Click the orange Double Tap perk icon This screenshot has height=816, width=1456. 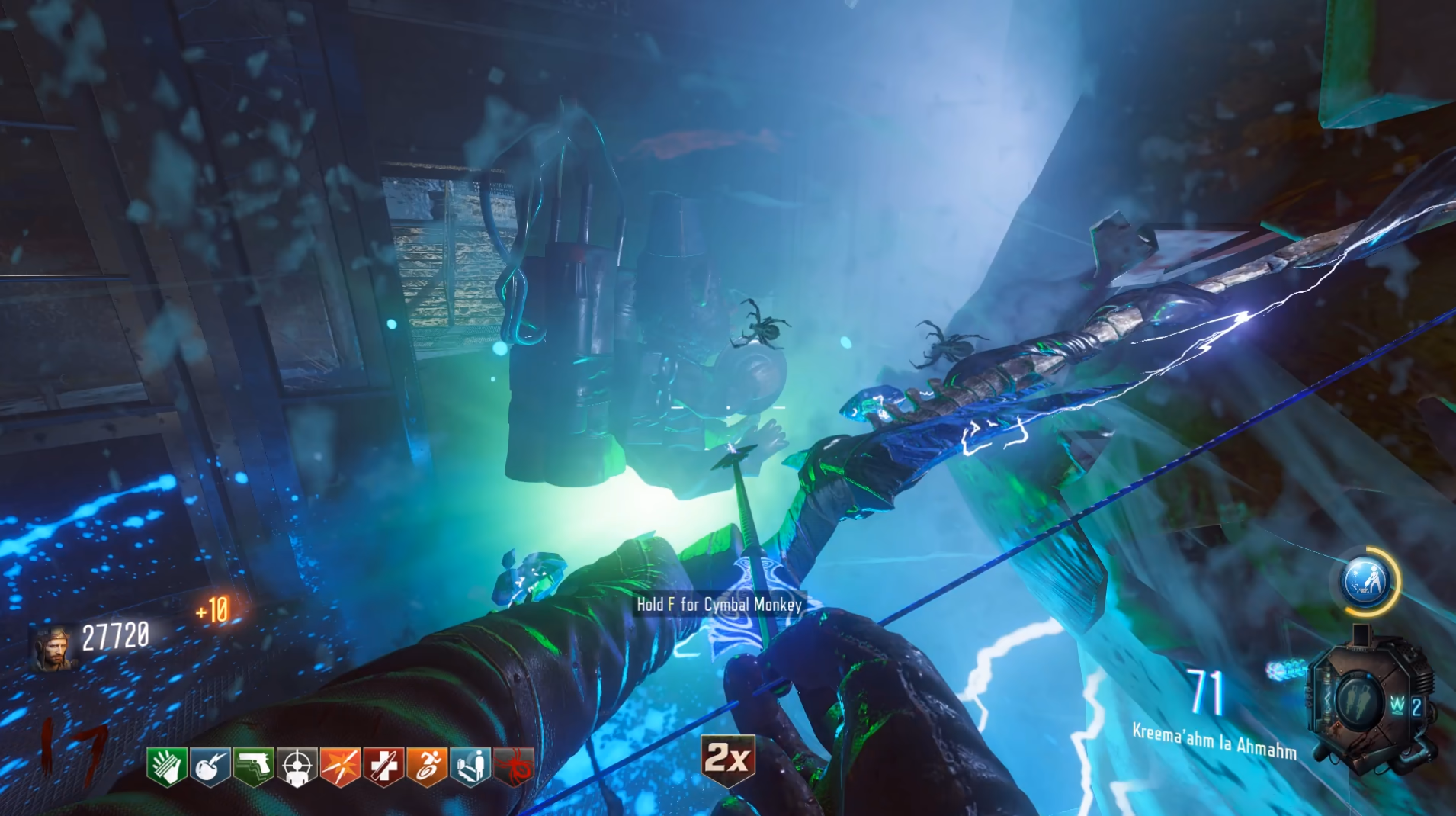click(x=340, y=766)
